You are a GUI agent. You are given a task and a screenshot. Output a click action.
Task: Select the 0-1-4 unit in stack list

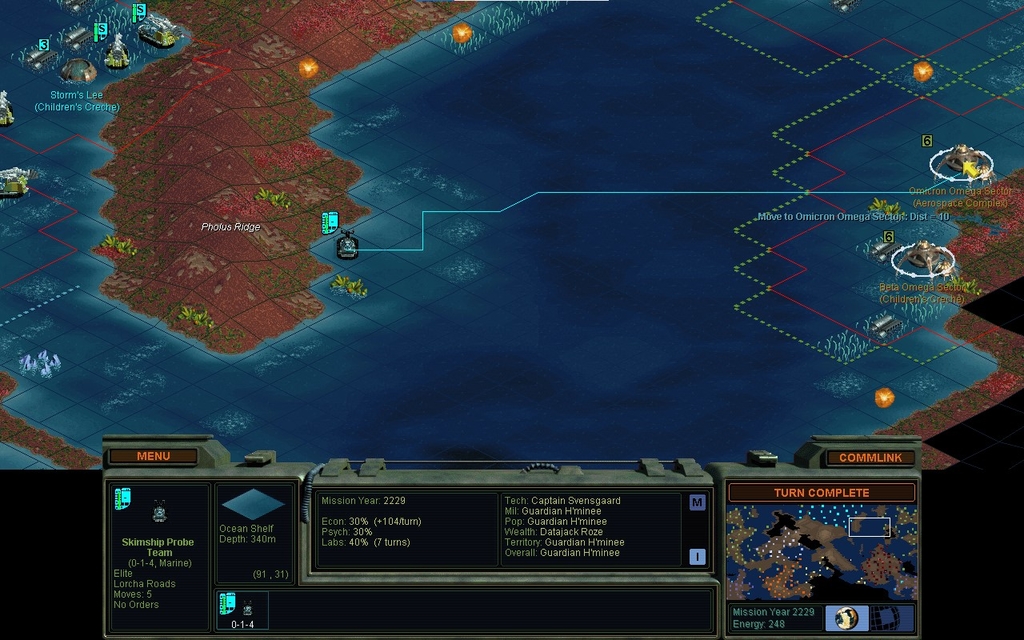(242, 610)
